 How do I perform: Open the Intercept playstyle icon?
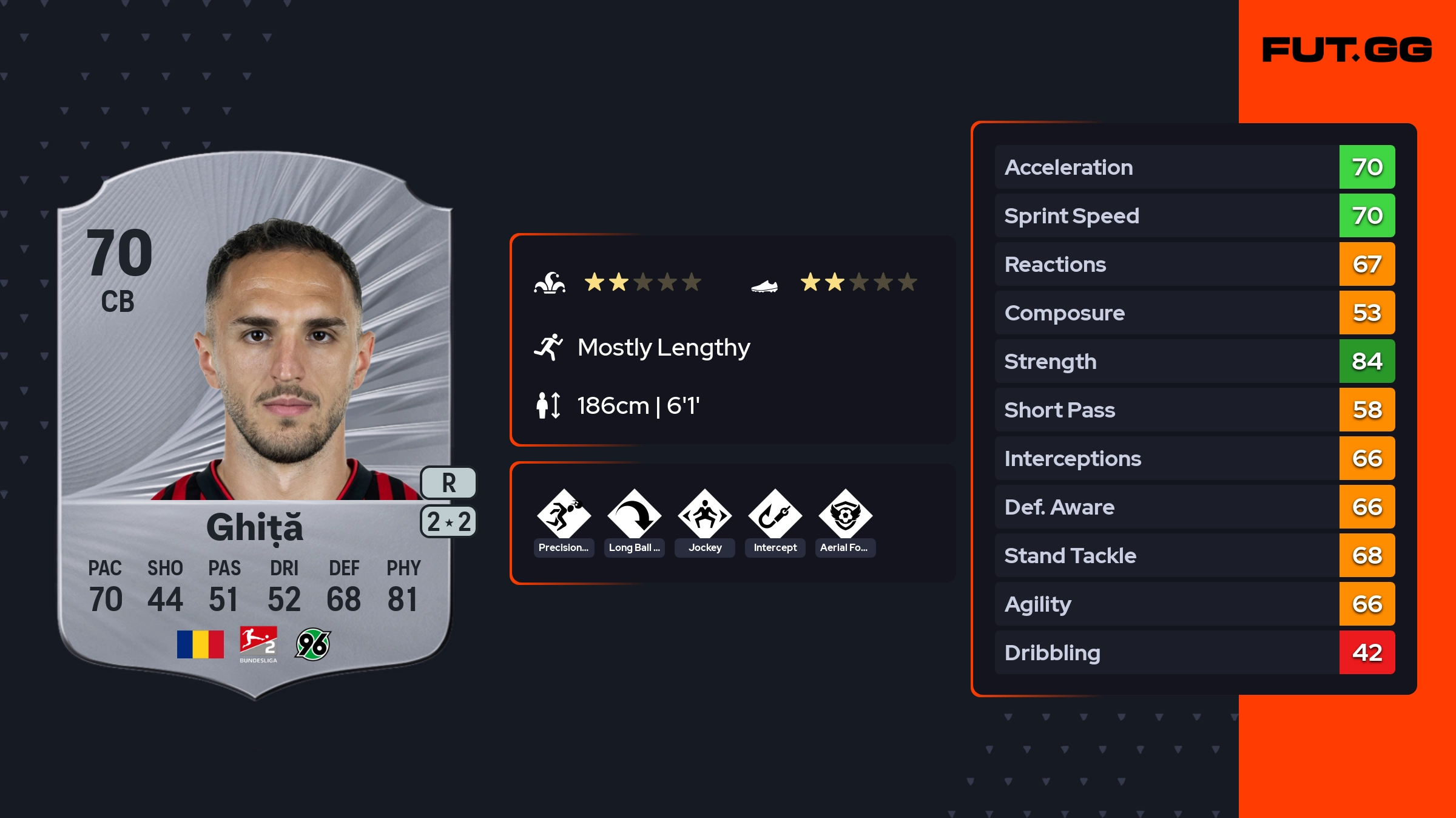pos(775,515)
